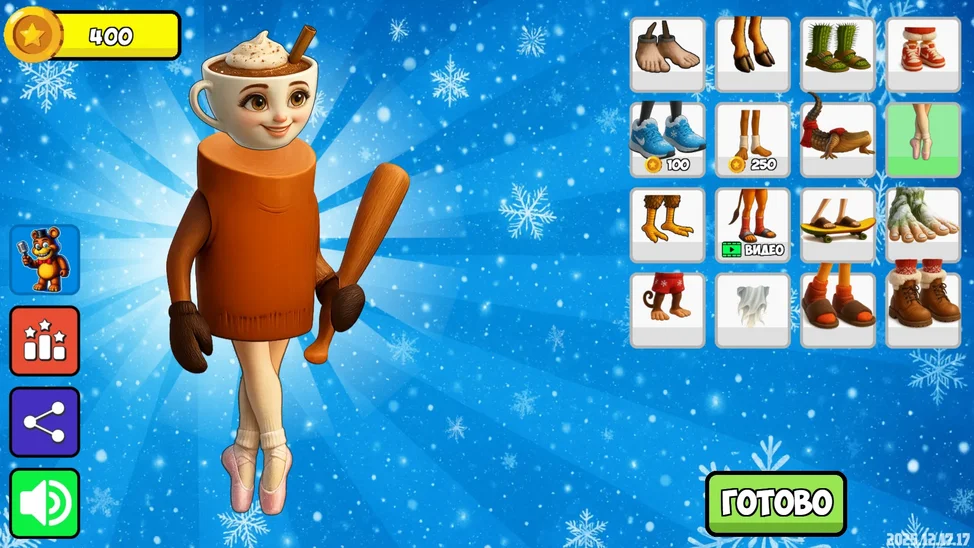This screenshot has width=974, height=548.
Task: Unlock the Видео tailed legs option
Action: pos(752,225)
